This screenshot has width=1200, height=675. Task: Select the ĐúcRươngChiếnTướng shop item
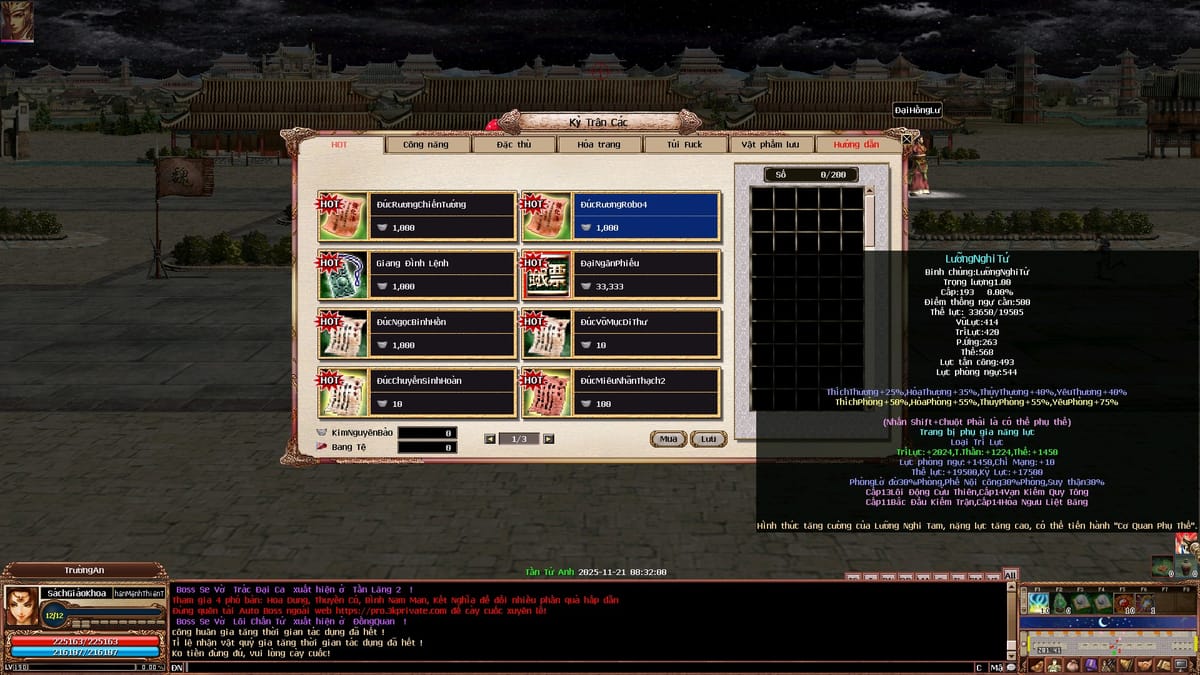click(418, 216)
